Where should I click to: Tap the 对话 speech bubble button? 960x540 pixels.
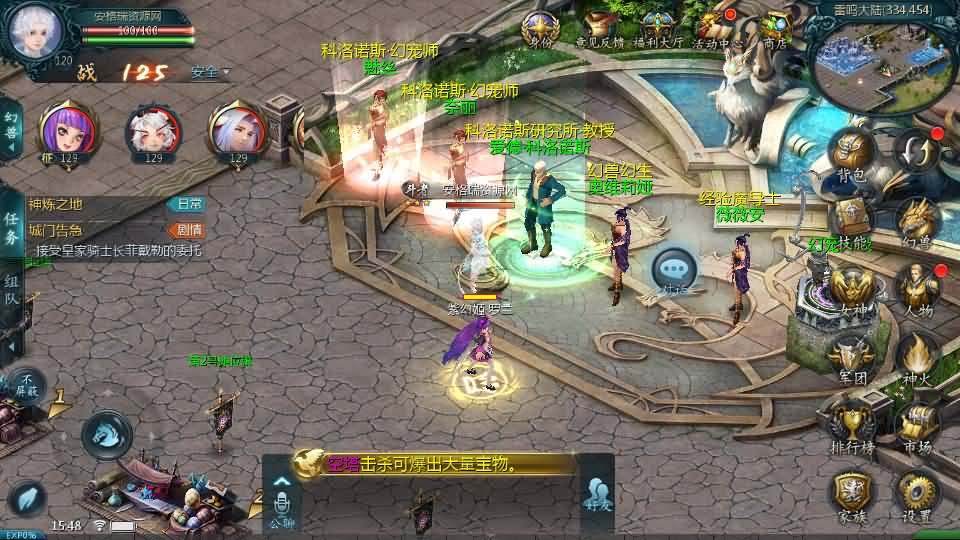click(675, 270)
